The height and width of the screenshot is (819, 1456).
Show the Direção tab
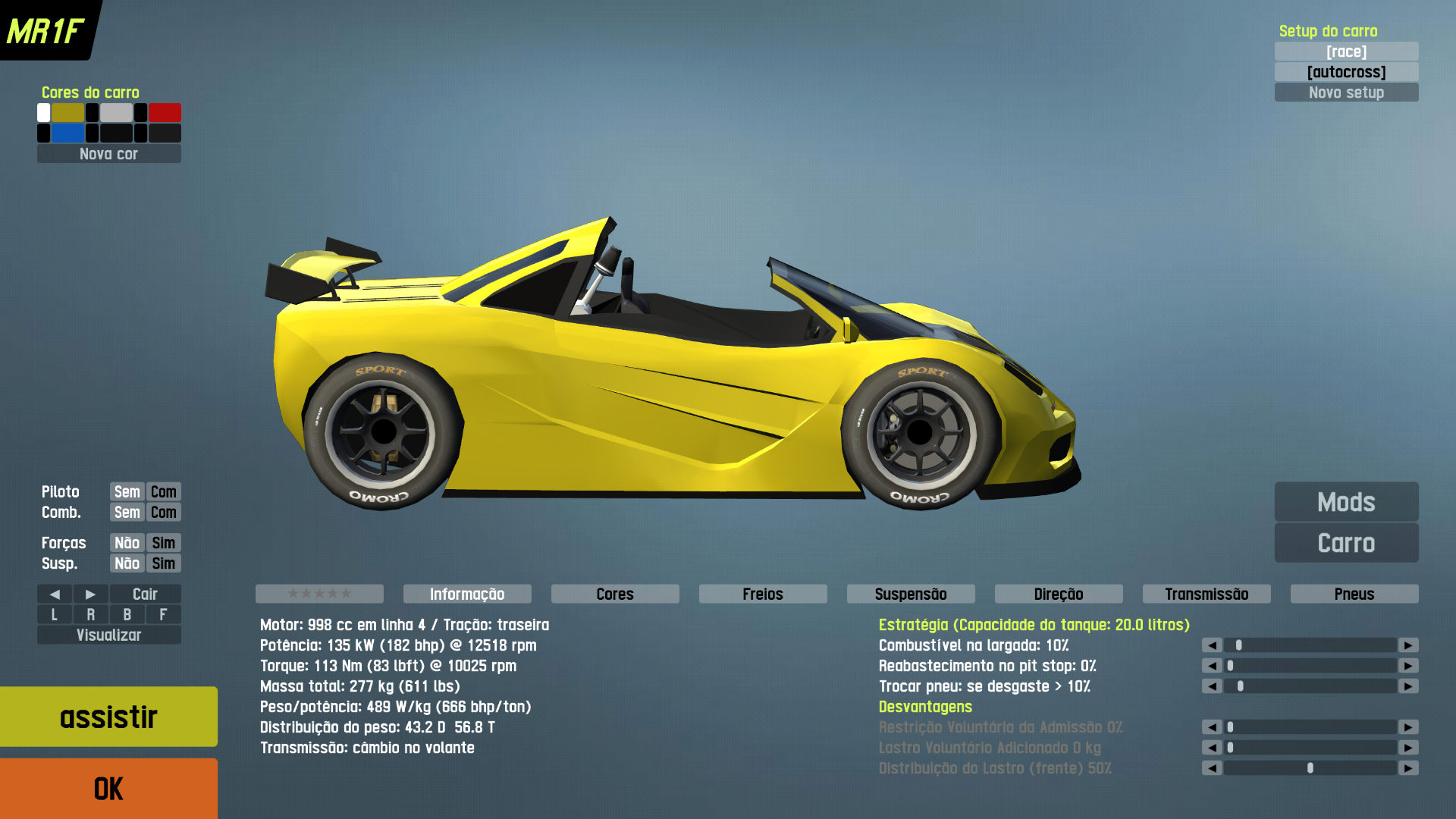click(x=1058, y=594)
